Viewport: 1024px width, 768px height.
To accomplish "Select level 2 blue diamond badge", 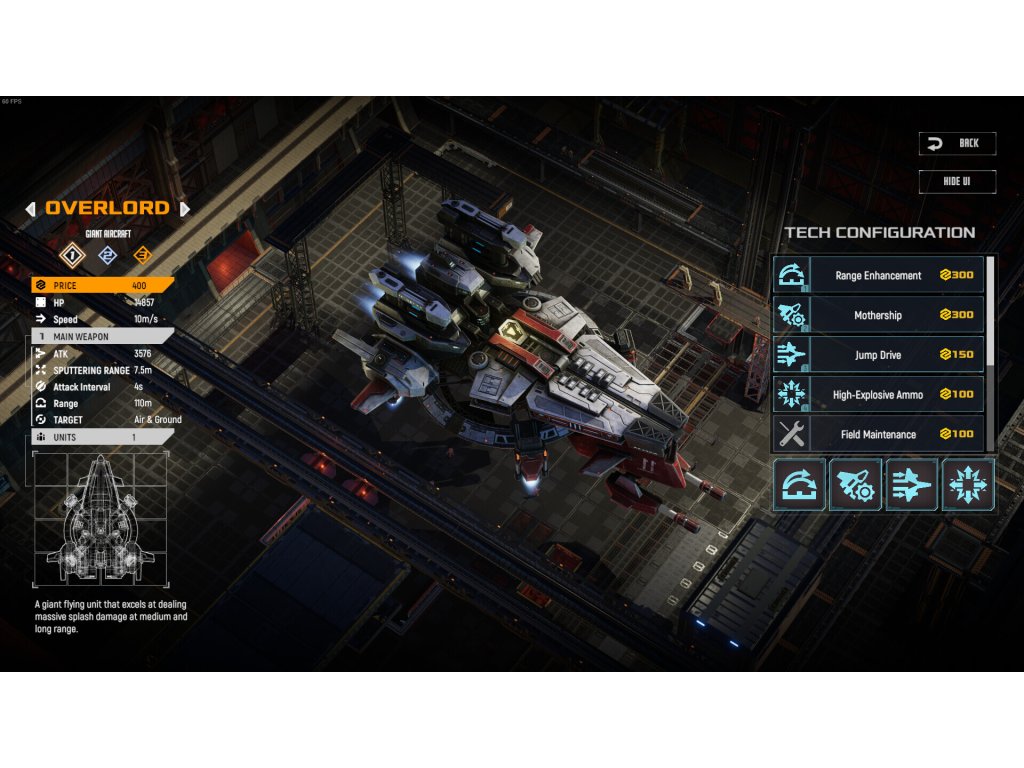I will [x=106, y=254].
